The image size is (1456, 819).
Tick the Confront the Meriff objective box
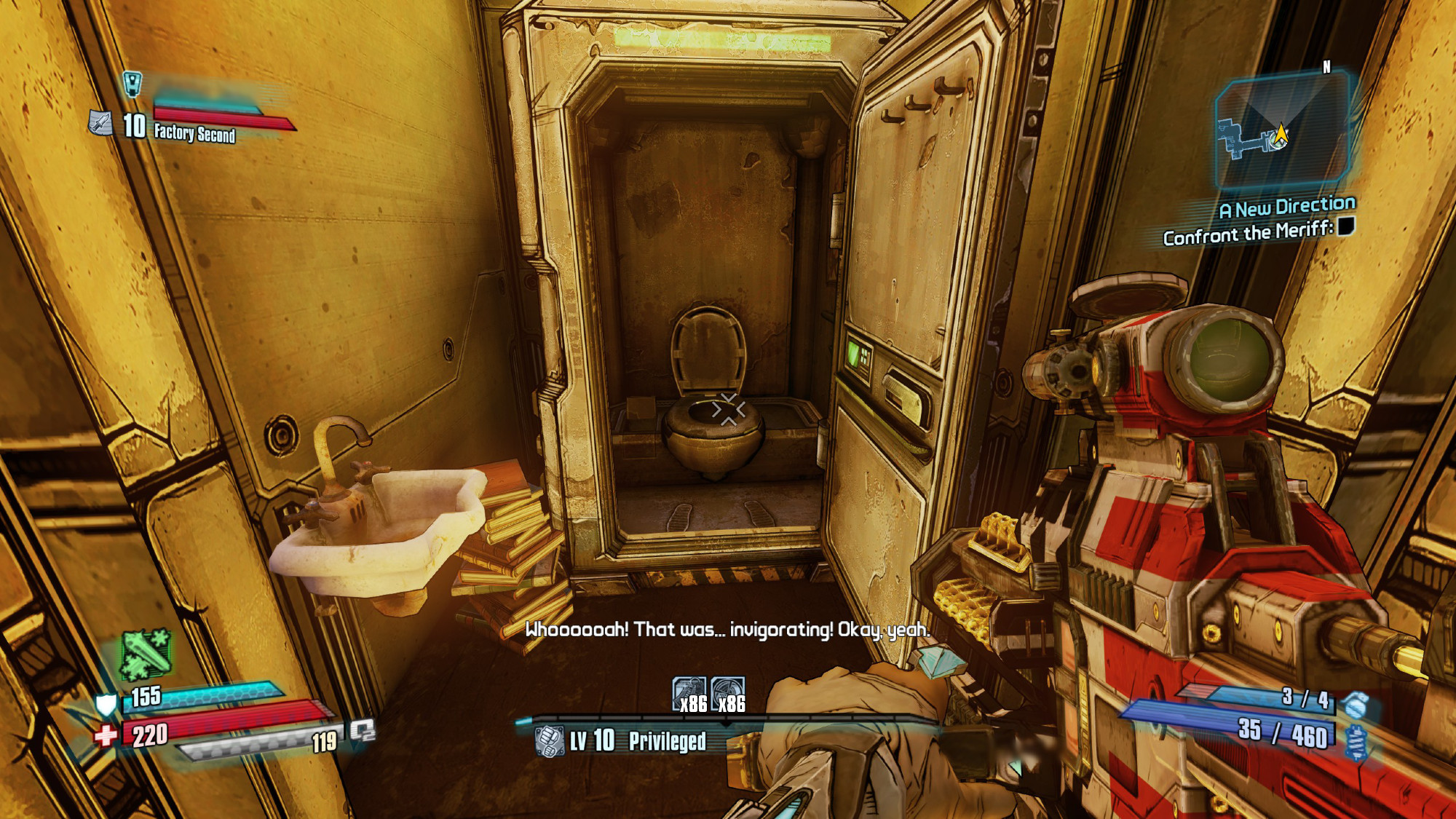(x=1345, y=227)
